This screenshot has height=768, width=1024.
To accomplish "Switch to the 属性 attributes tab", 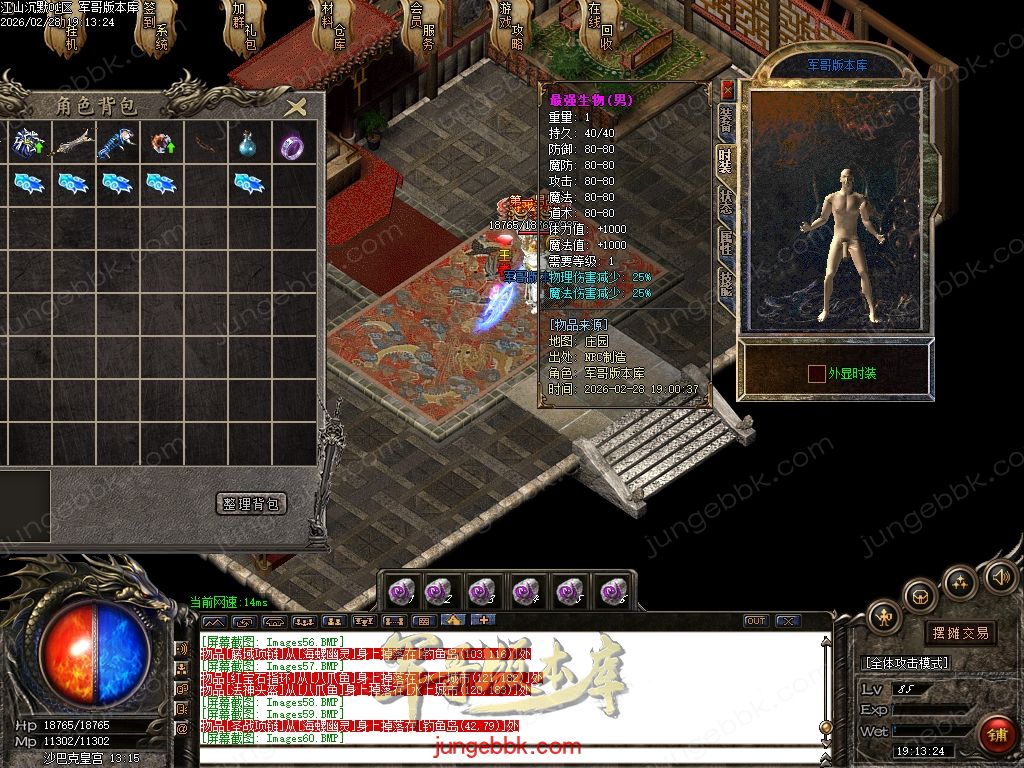I will coord(726,243).
